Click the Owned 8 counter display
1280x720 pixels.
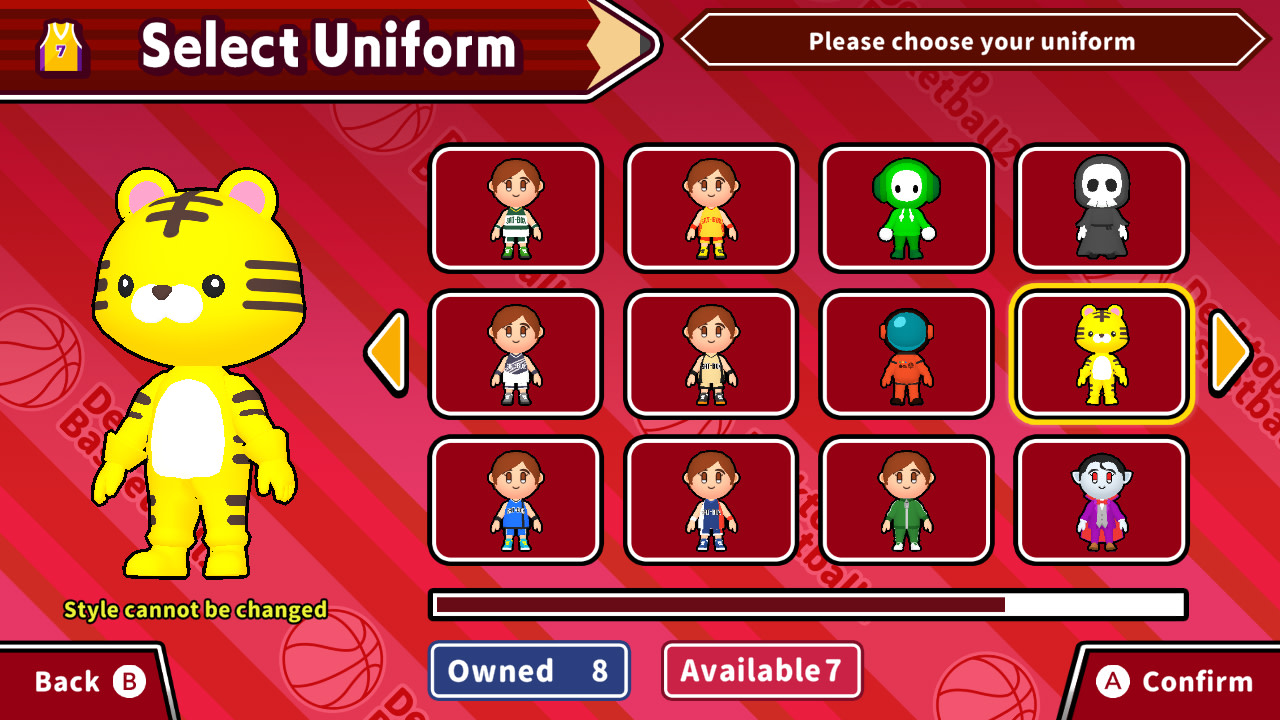pyautogui.click(x=528, y=671)
